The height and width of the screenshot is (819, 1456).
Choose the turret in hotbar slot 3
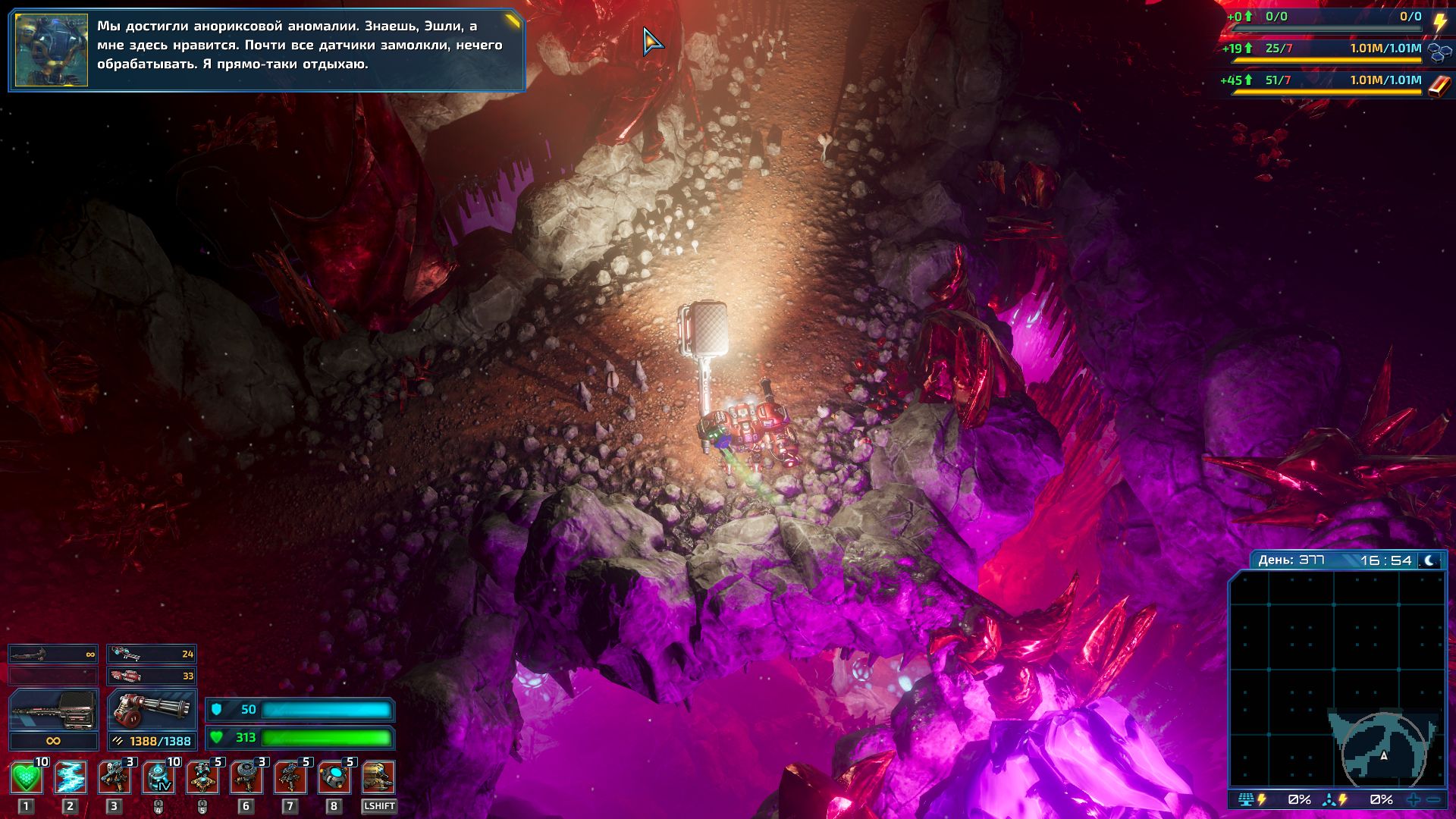tap(115, 777)
